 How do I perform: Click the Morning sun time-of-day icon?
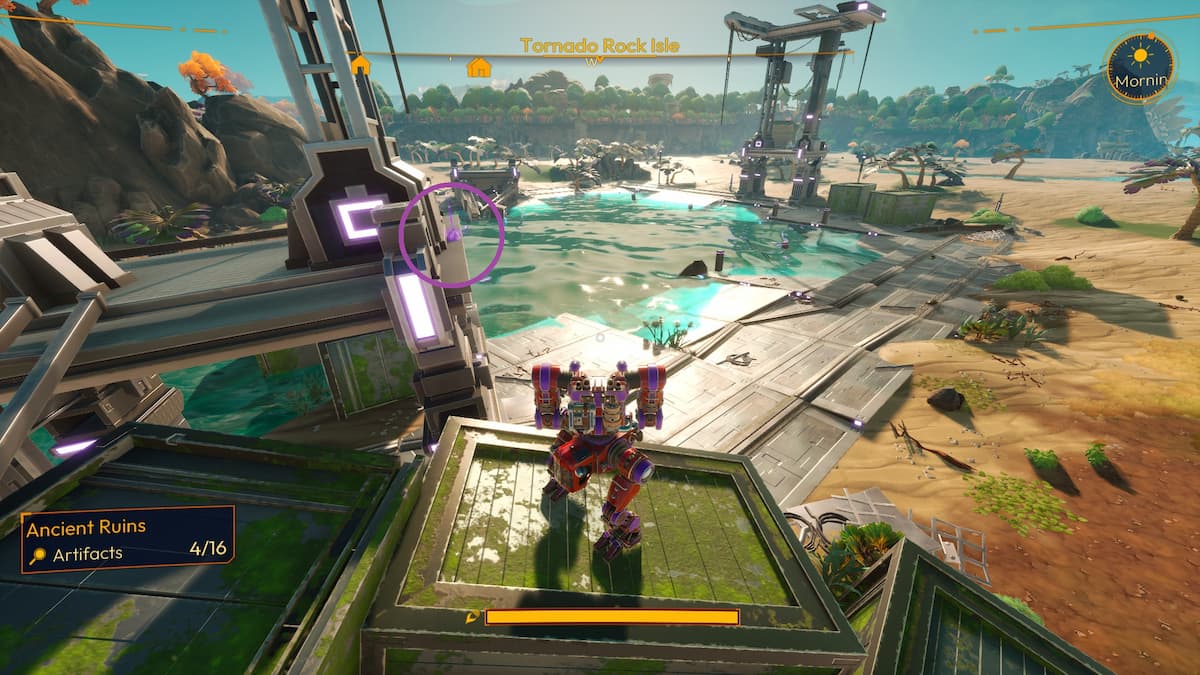[x=1139, y=55]
